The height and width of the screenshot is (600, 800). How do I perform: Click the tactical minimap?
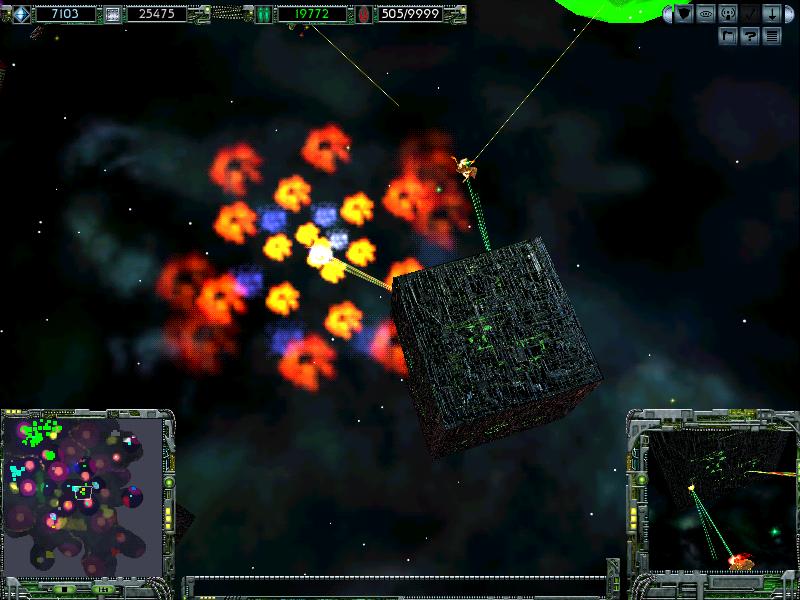pos(84,495)
